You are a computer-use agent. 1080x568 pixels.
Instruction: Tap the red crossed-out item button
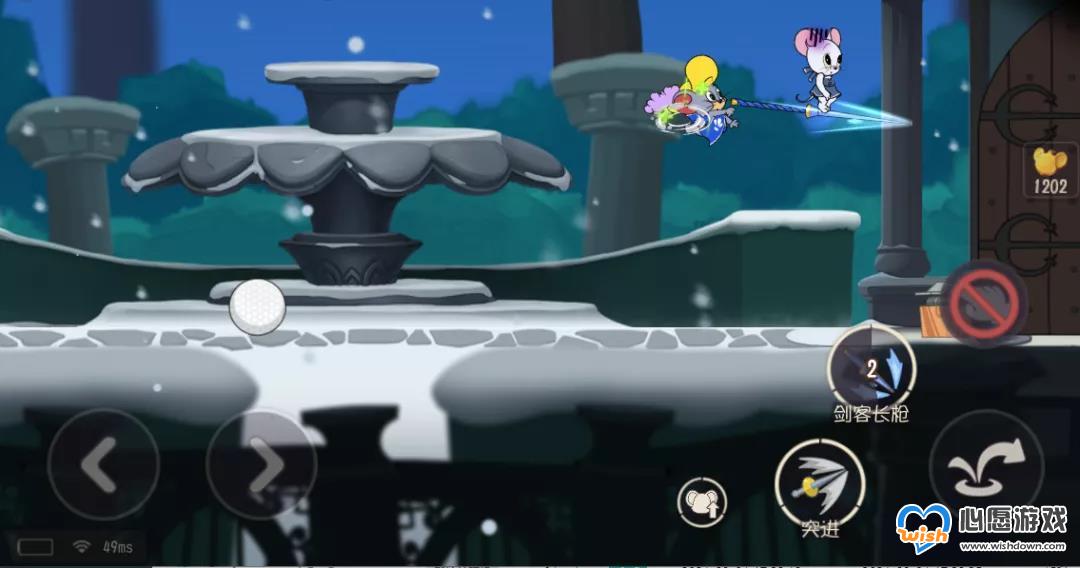(x=984, y=303)
